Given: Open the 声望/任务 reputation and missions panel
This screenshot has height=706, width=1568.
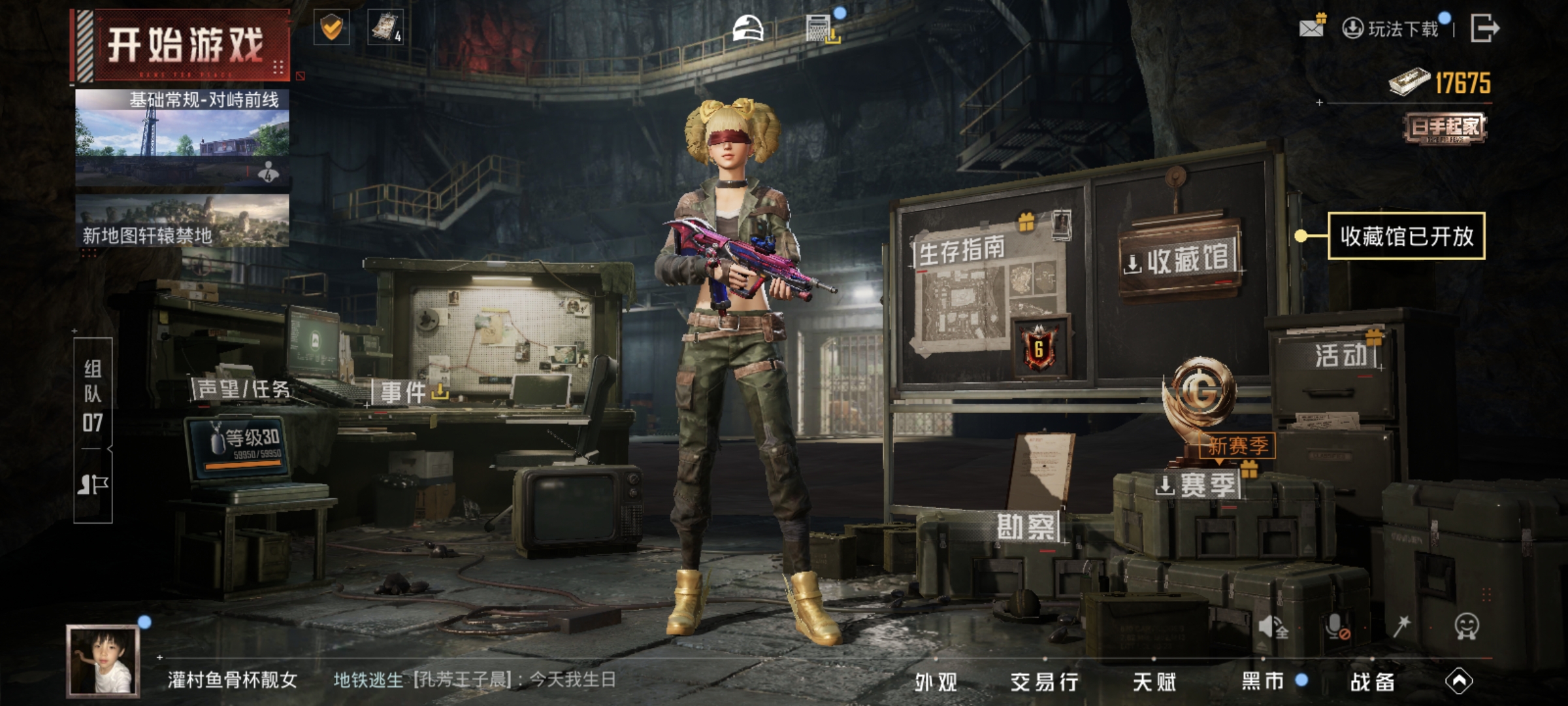Looking at the screenshot, I should [x=243, y=390].
